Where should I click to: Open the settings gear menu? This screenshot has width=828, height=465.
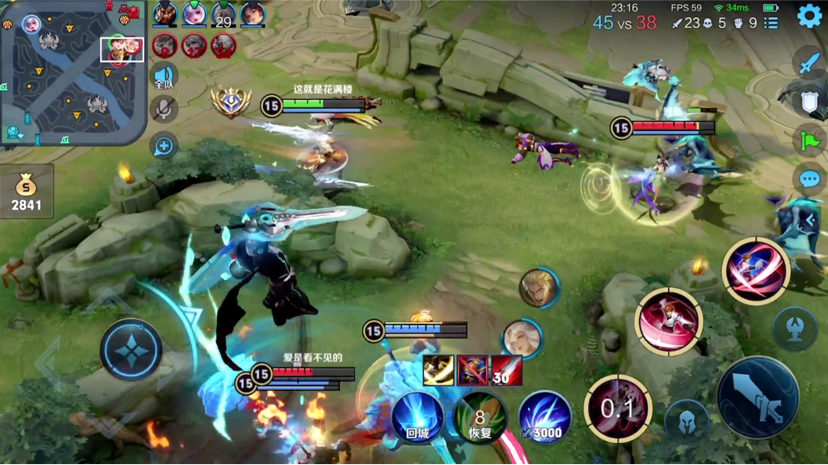click(809, 16)
